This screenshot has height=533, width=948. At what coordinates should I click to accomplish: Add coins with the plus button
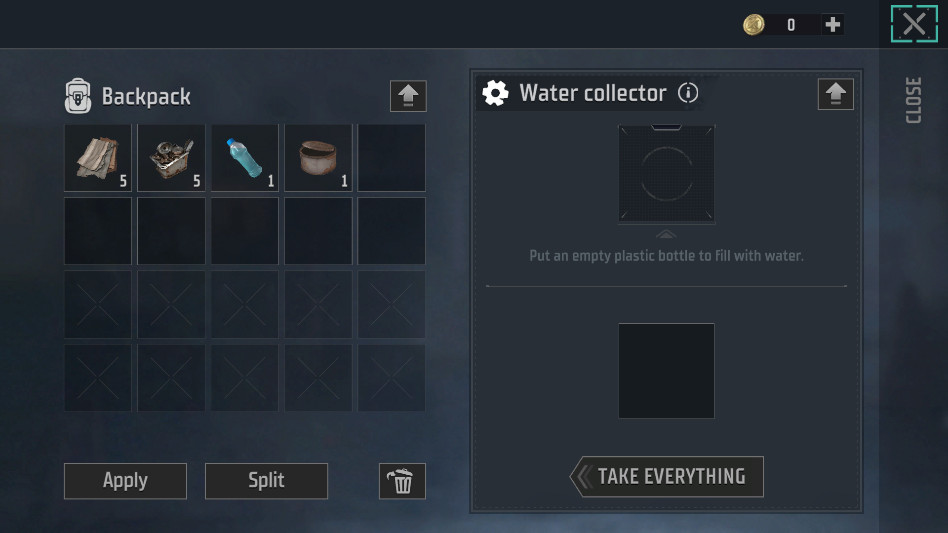[x=832, y=25]
